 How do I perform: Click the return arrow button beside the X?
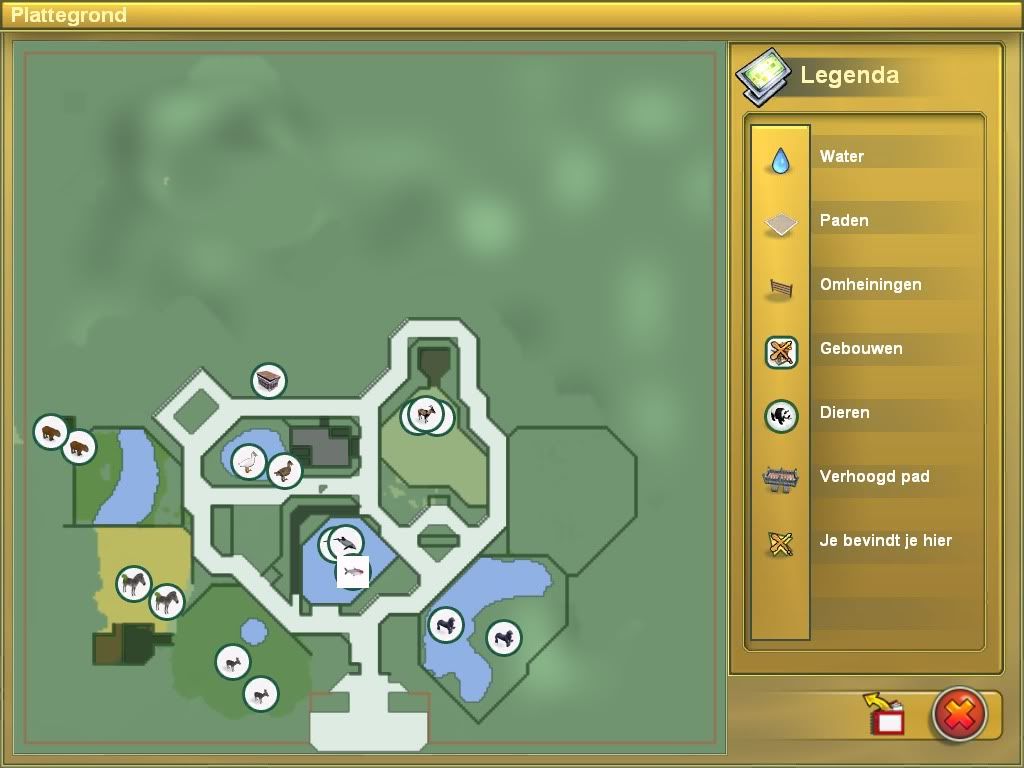click(884, 714)
